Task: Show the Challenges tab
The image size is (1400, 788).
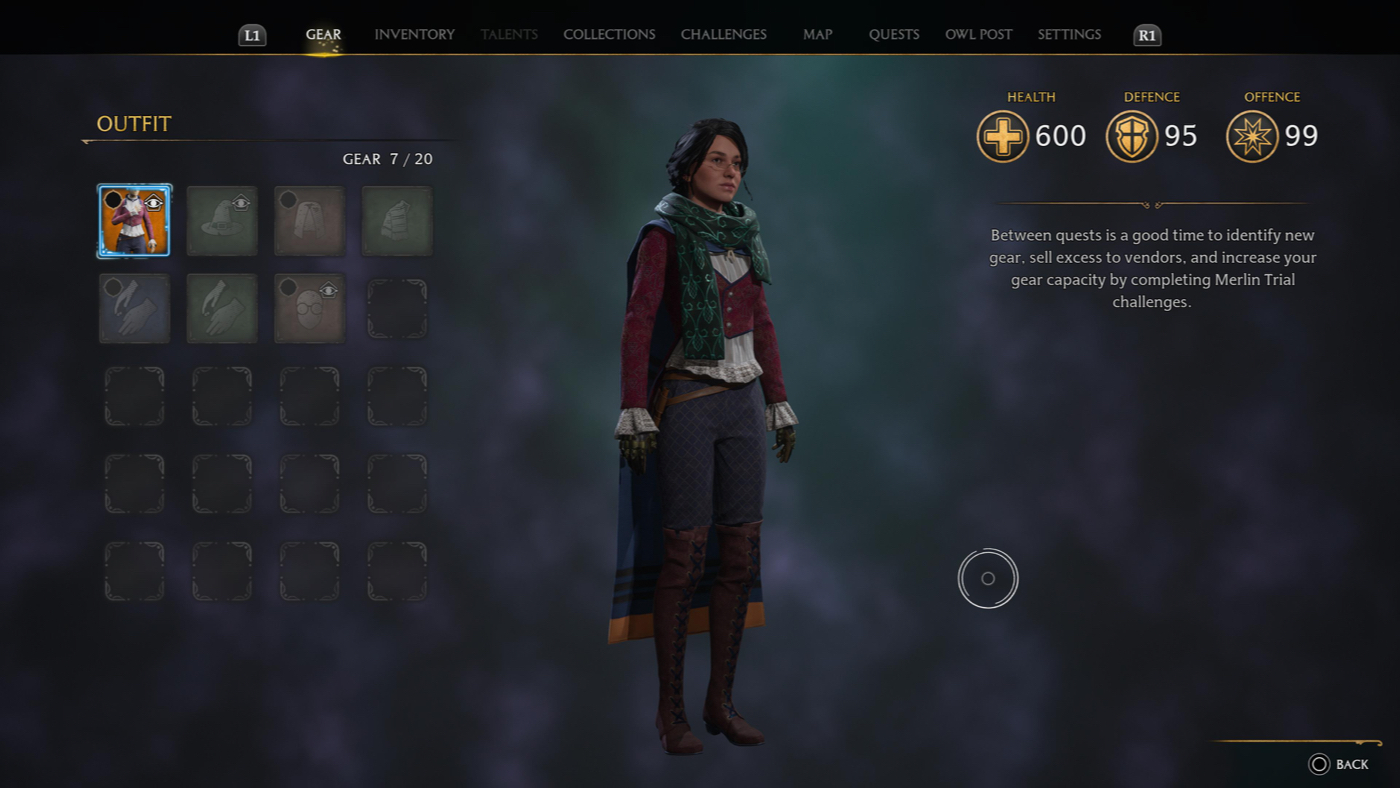Action: pos(723,34)
